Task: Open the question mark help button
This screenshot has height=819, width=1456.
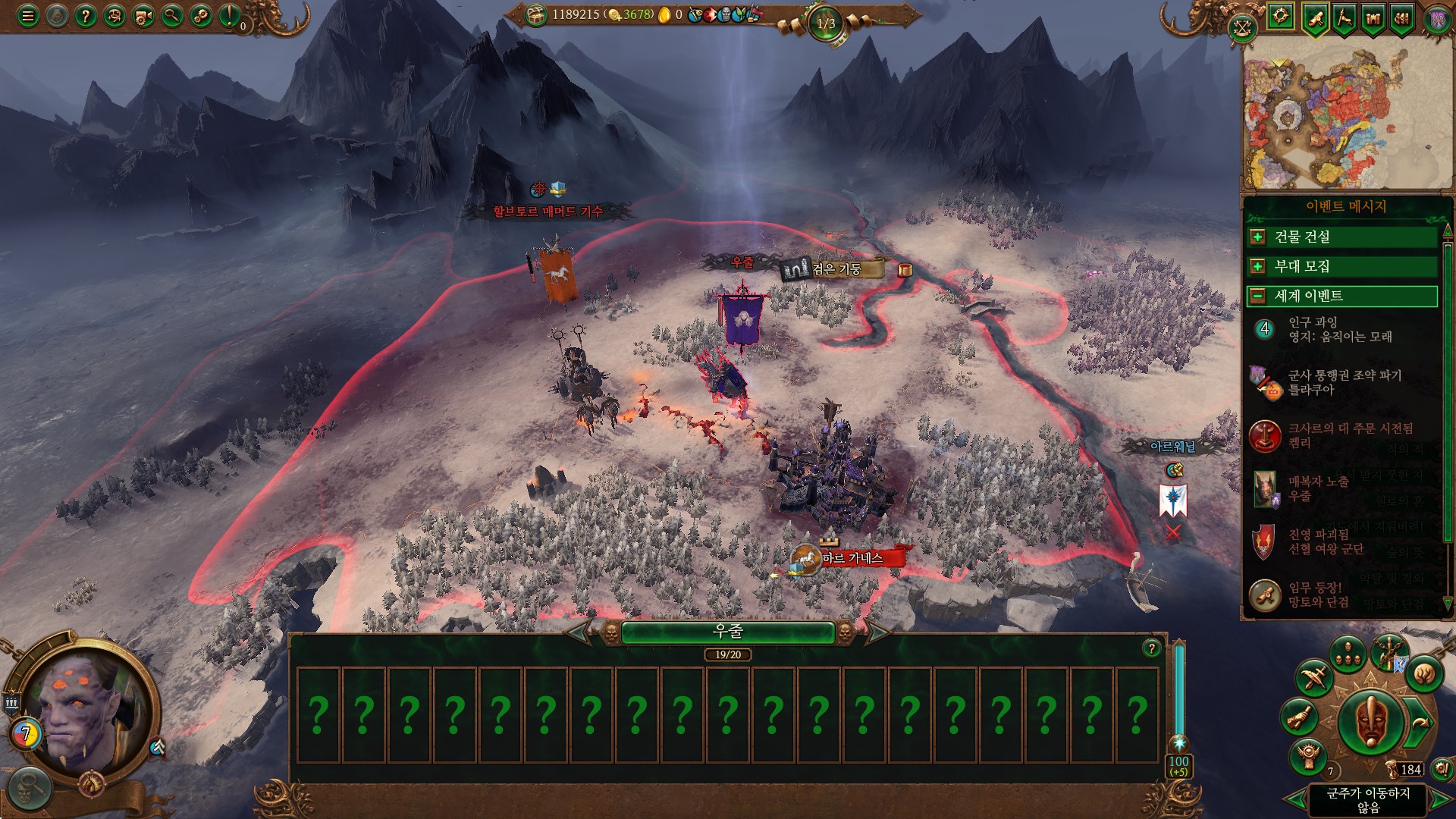Action: (86, 16)
